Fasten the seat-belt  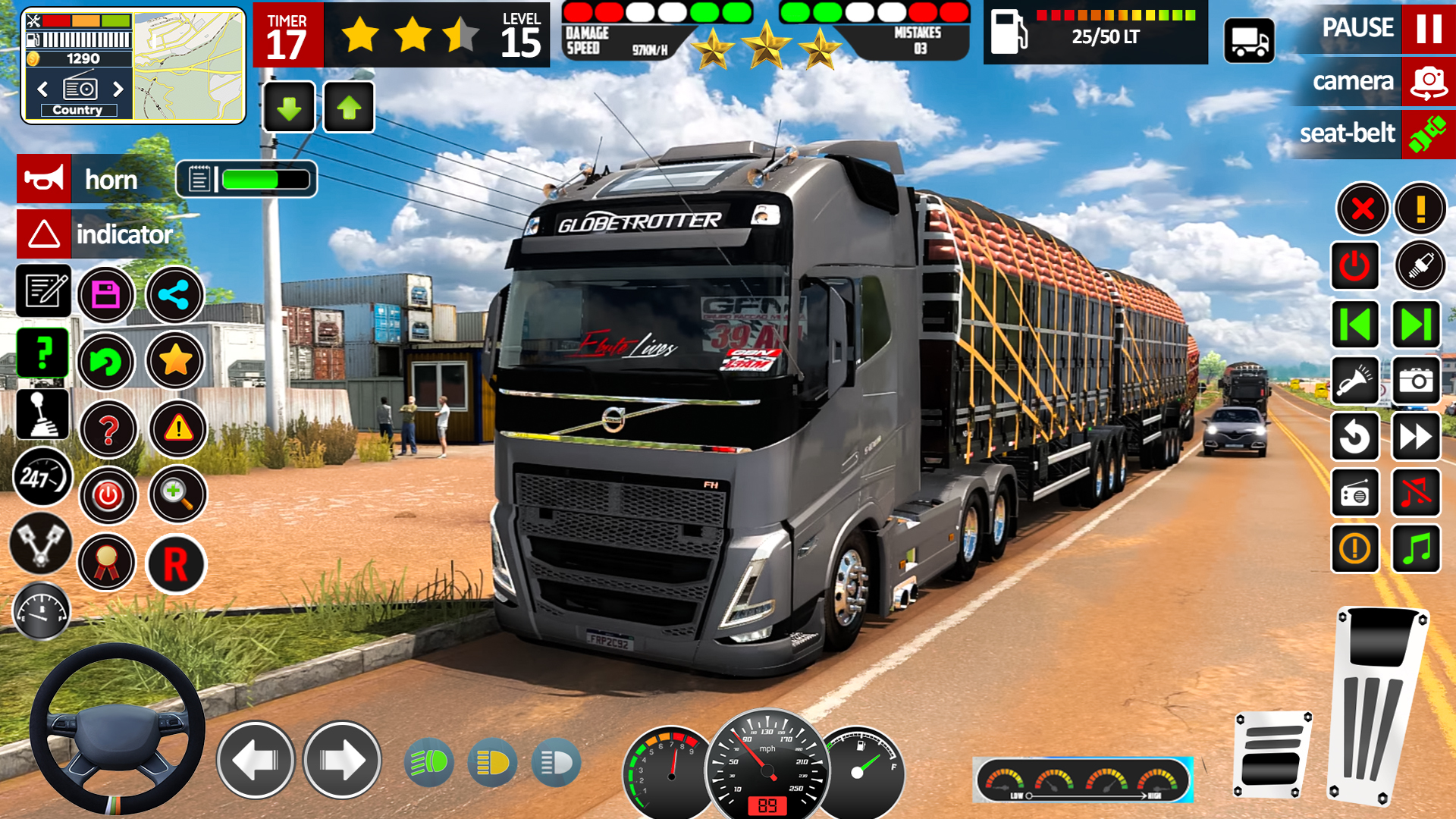(1427, 134)
